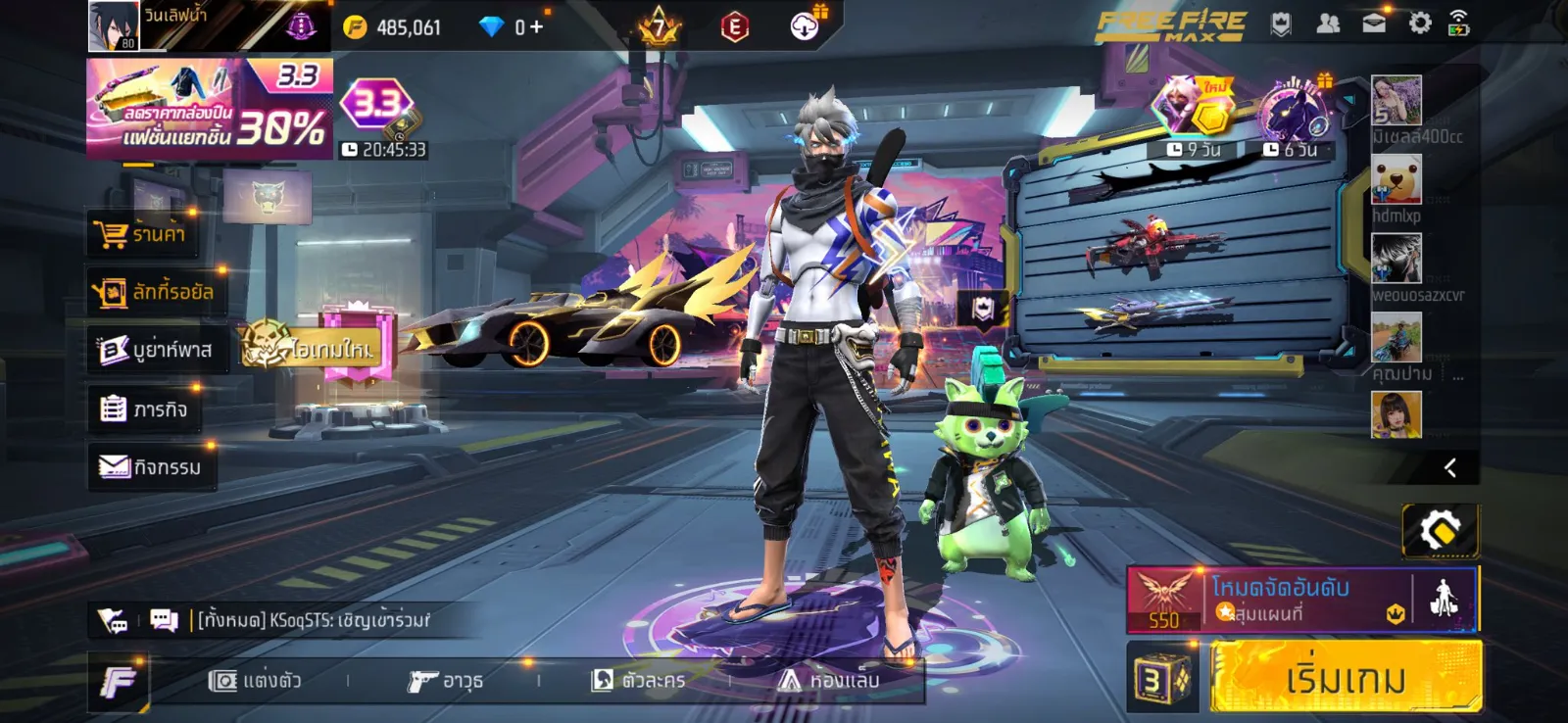Open the ร้านค้า shop menu
1568x723 pixels.
point(142,234)
